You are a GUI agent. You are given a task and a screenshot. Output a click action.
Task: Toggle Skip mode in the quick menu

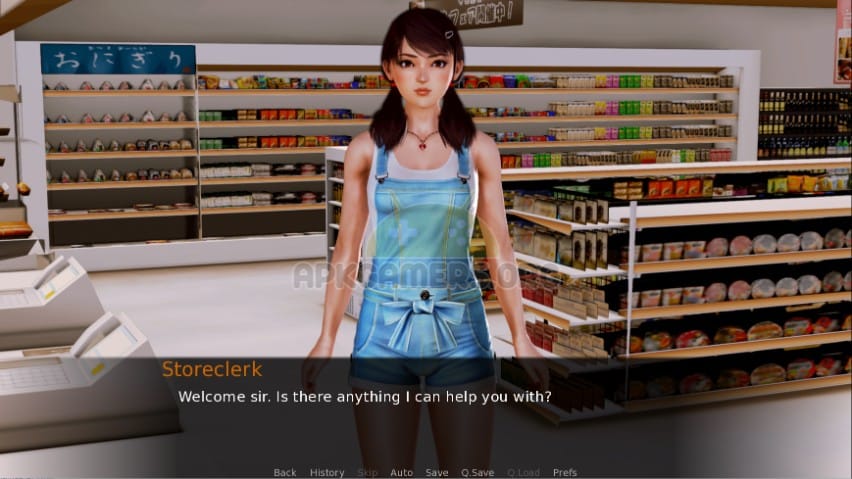pos(367,472)
